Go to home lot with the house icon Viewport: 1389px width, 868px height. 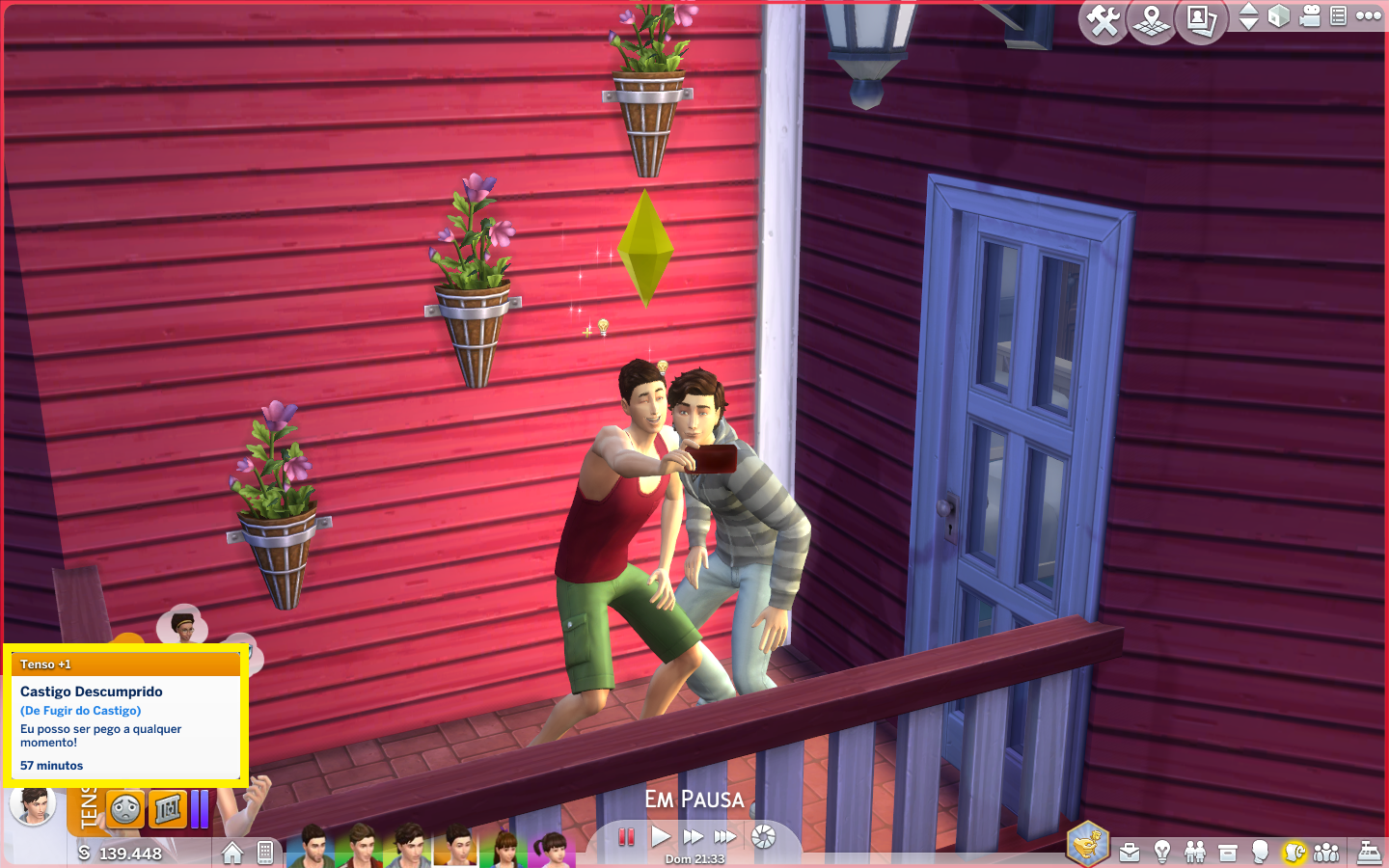coord(231,853)
